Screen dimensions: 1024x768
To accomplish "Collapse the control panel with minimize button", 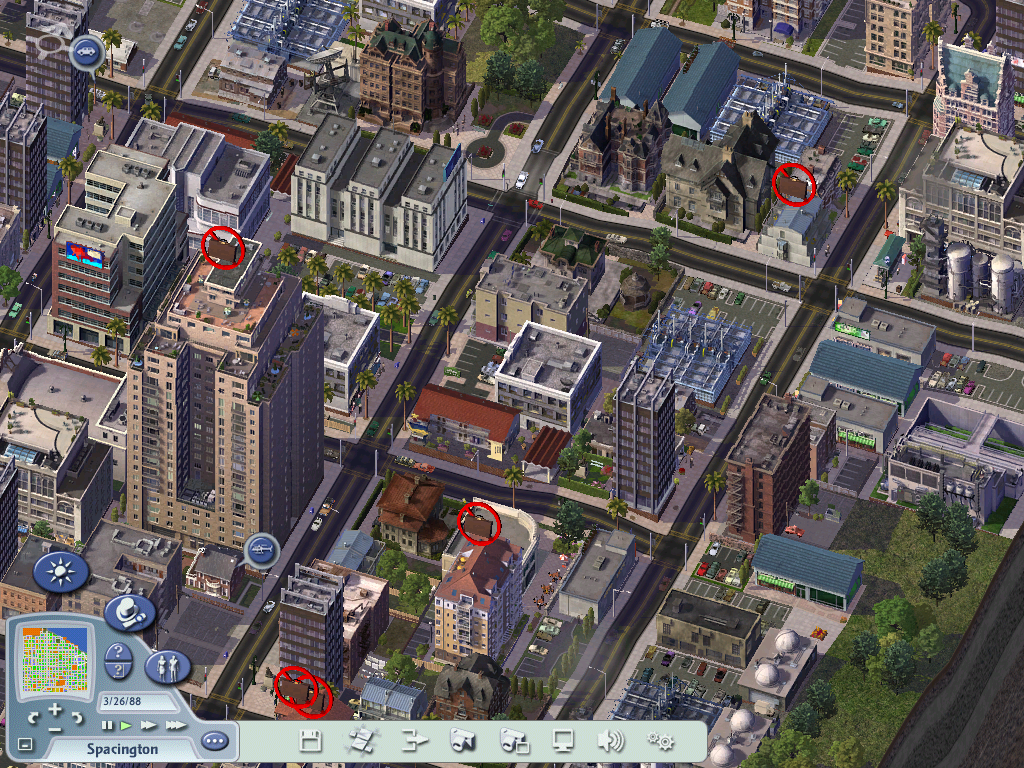I will pyautogui.click(x=25, y=745).
